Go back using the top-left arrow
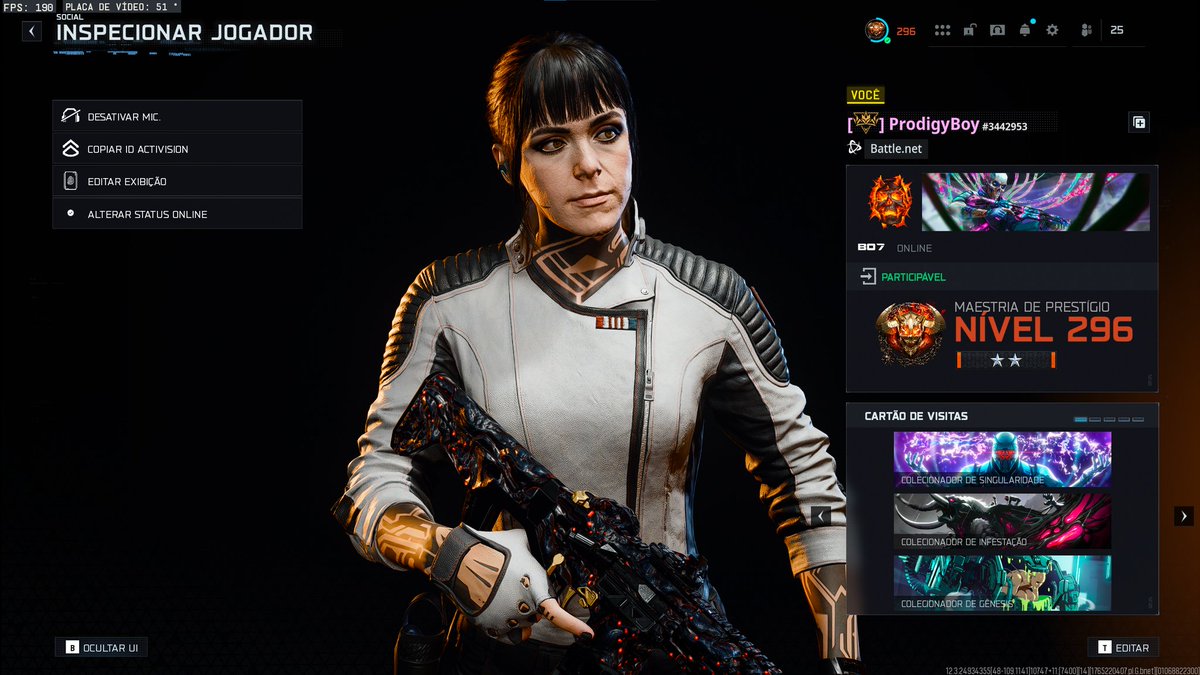1200x675 pixels. click(32, 31)
